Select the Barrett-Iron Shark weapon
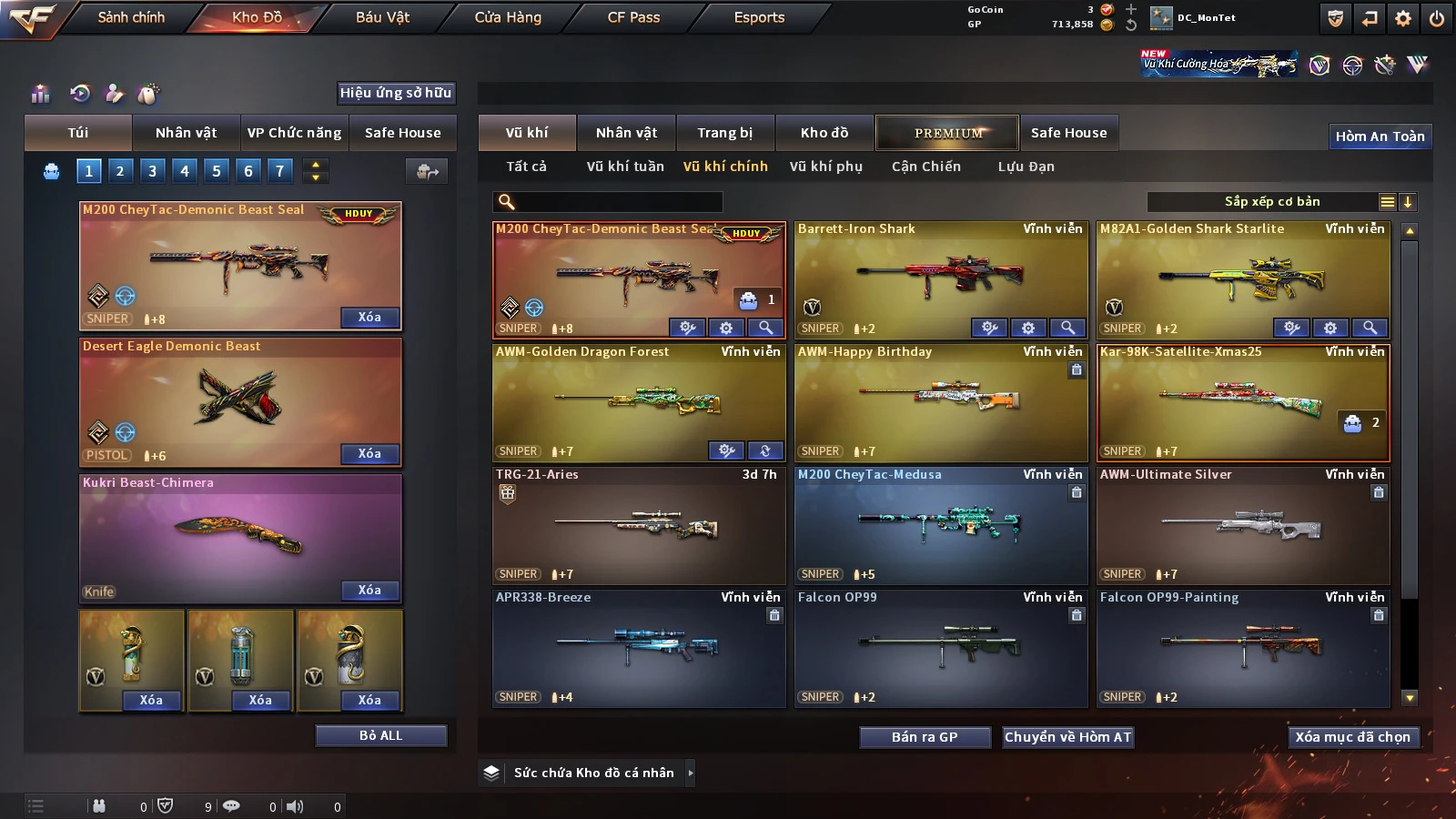The image size is (1456, 819). [x=940, y=278]
